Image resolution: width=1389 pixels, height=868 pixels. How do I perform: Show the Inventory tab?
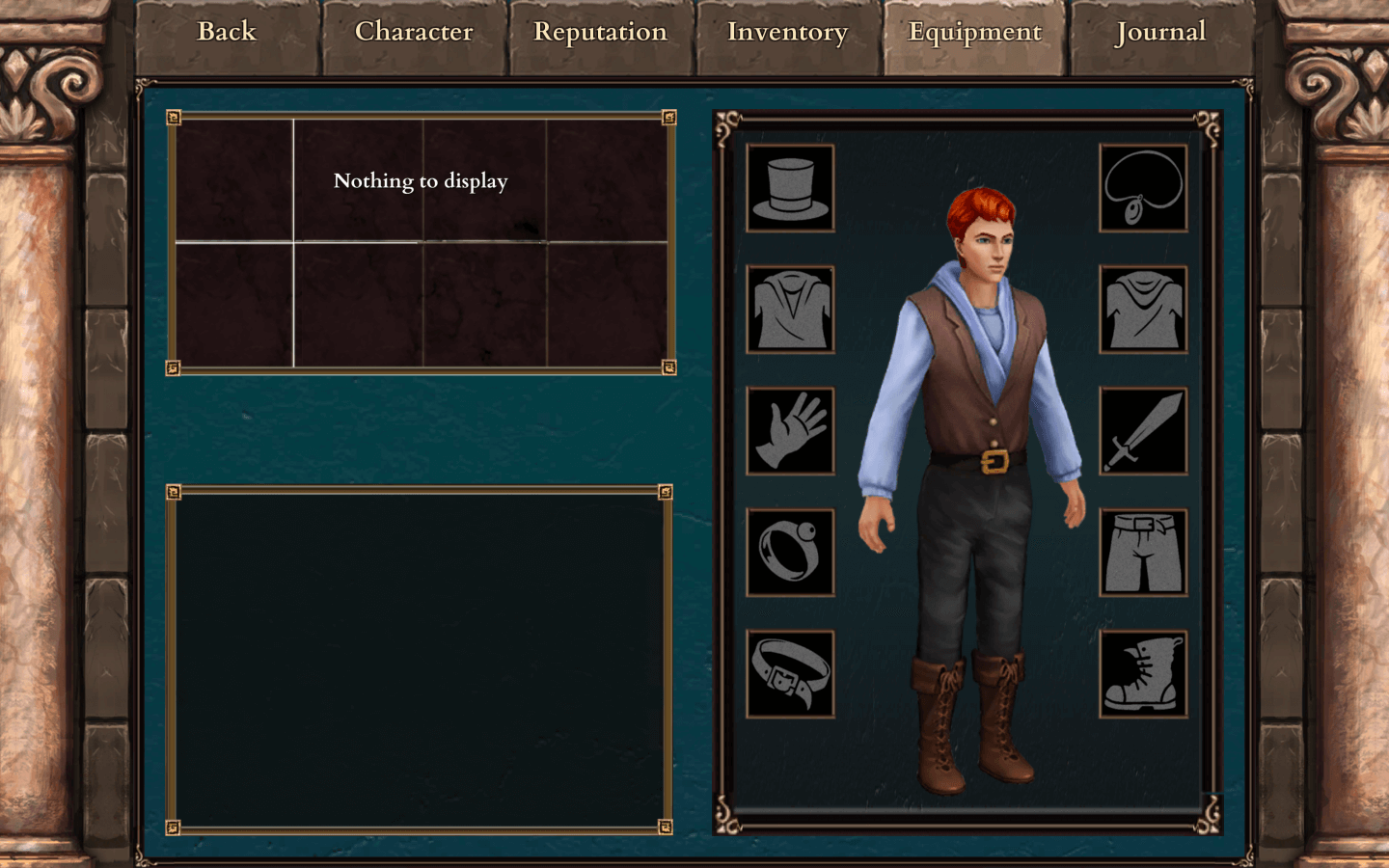pyautogui.click(x=787, y=33)
